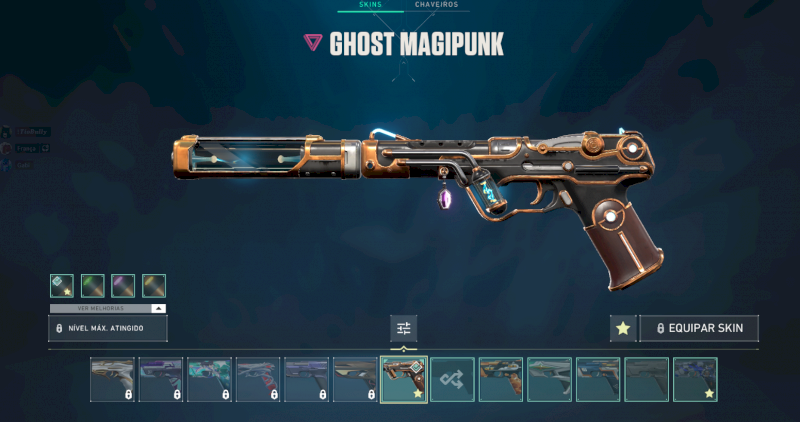Select the green color variant
800x422 pixels.
click(x=93, y=285)
